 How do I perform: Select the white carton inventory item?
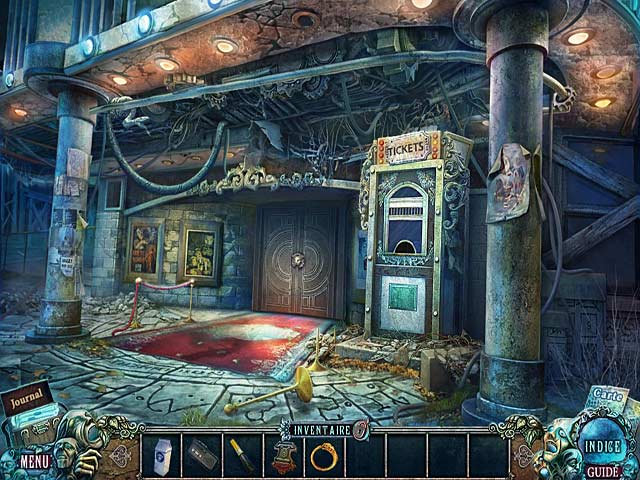pyautogui.click(x=160, y=455)
